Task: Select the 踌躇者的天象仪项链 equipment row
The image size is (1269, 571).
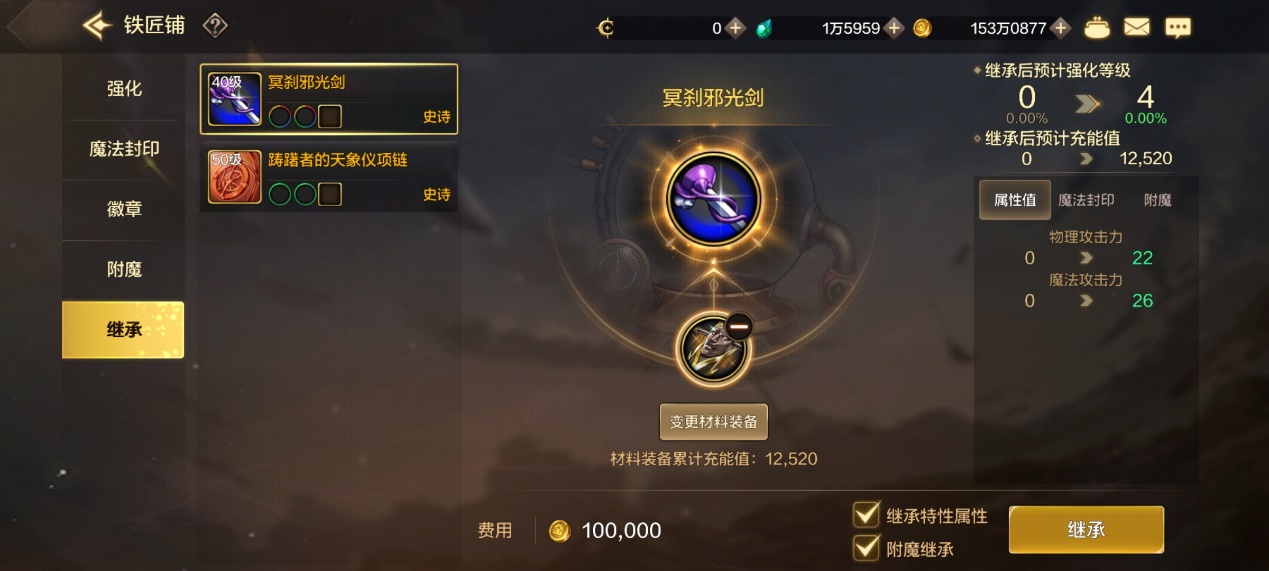Action: 329,177
